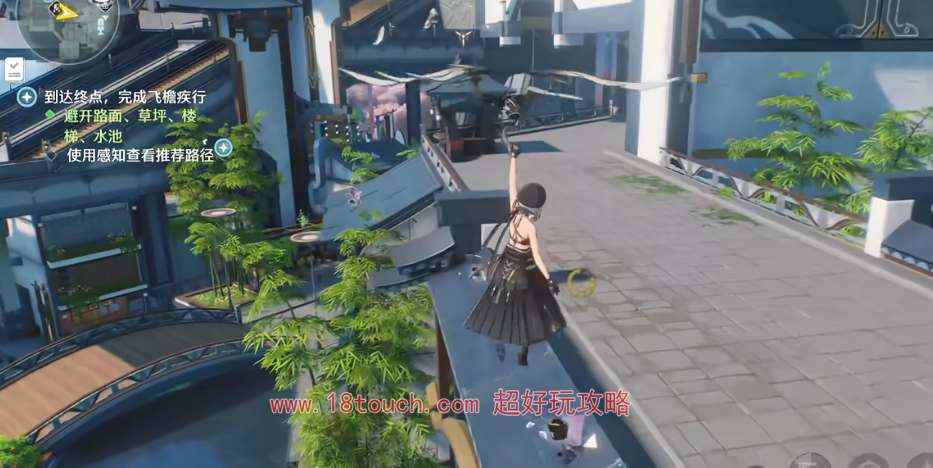
Task: Open the checklist icon below the minimap
Action: [x=15, y=70]
